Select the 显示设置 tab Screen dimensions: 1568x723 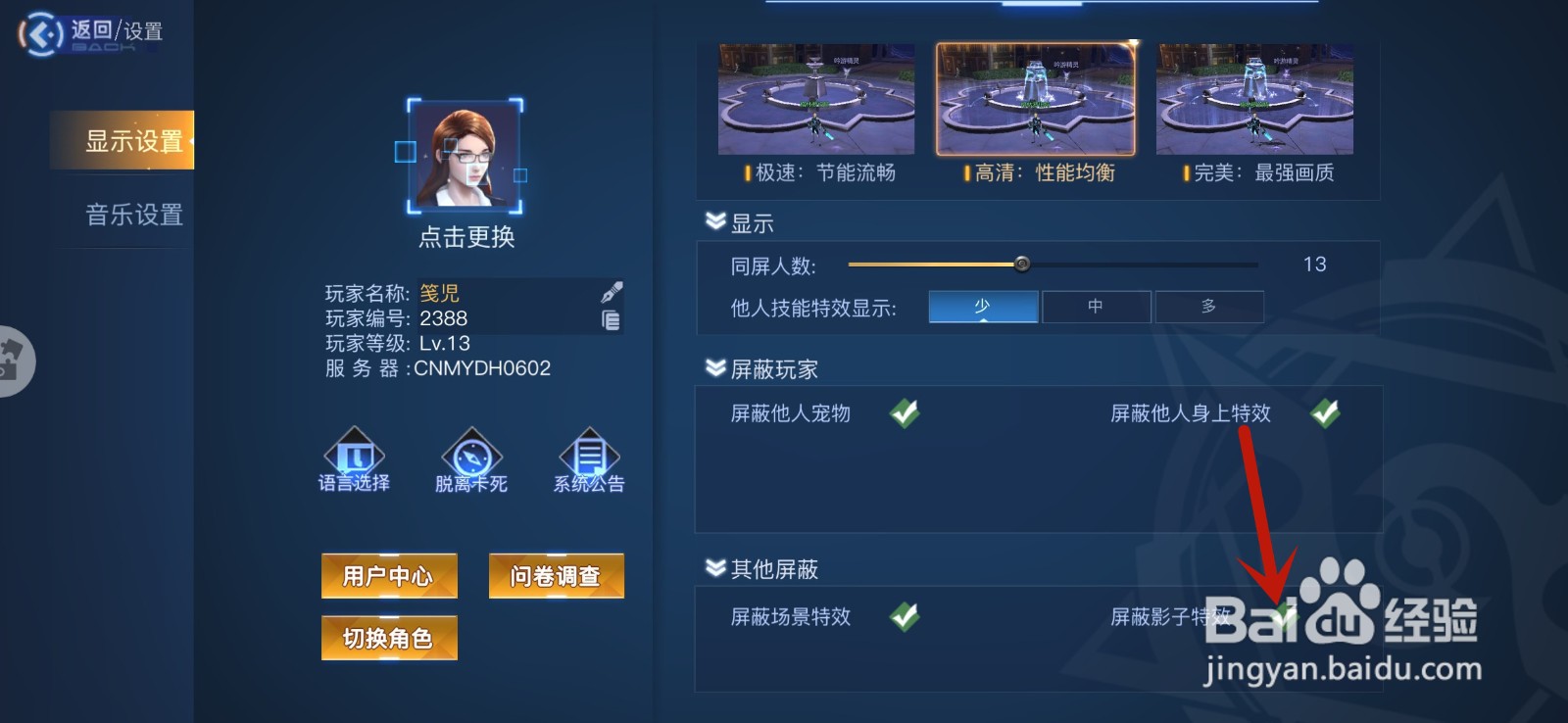point(132,140)
